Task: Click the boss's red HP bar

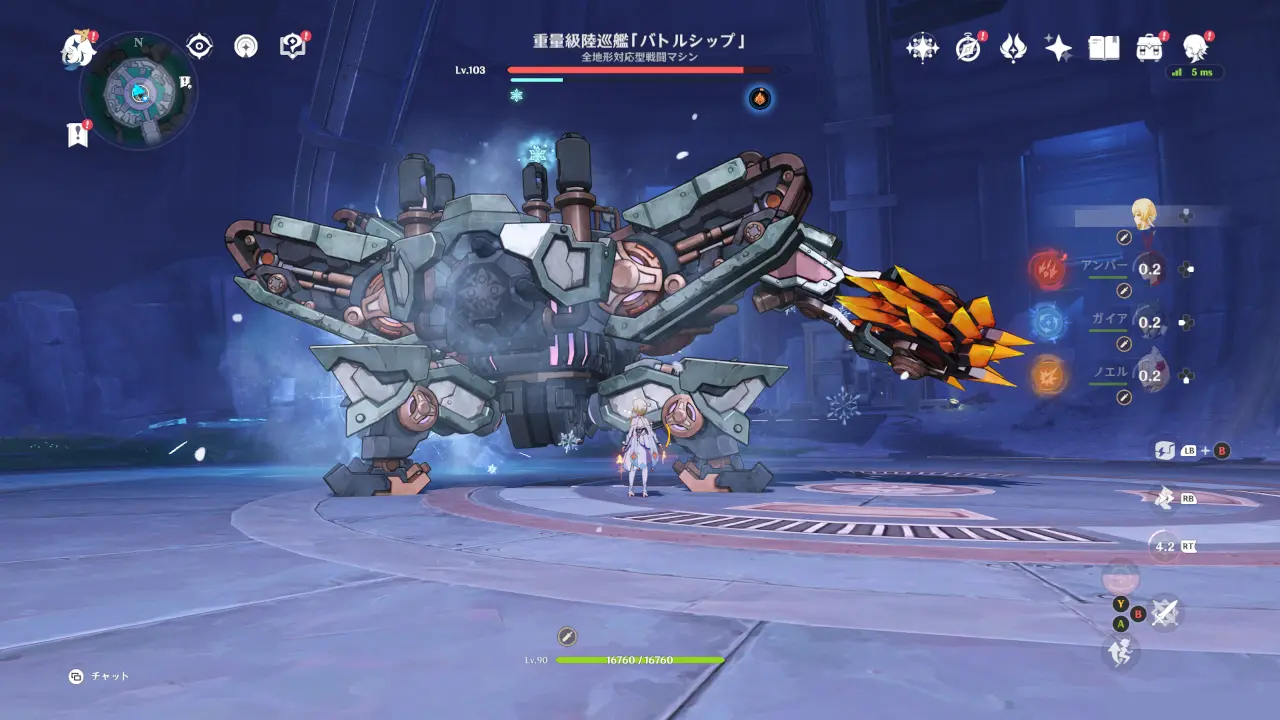Action: [x=625, y=68]
